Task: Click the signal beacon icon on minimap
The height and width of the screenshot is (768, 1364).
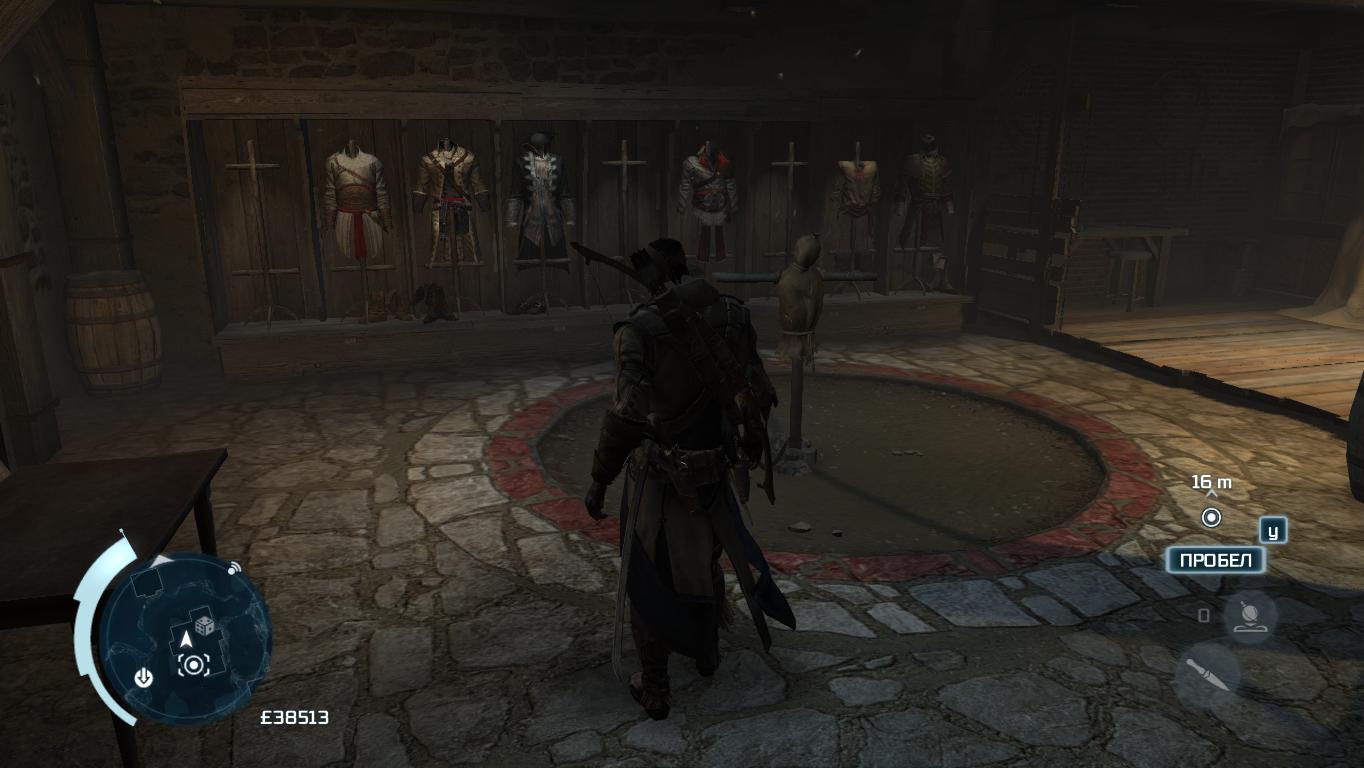Action: tap(235, 568)
